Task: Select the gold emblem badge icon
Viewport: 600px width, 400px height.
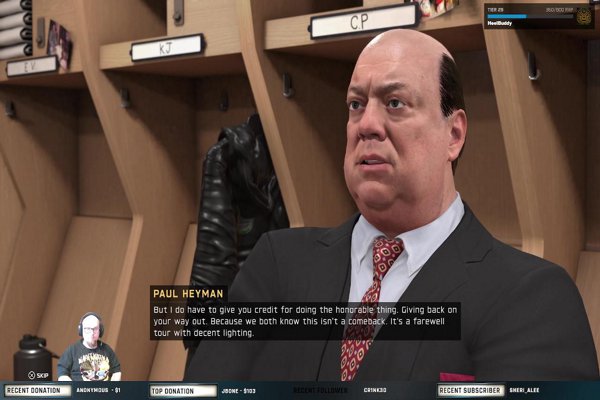Action: 584,16
